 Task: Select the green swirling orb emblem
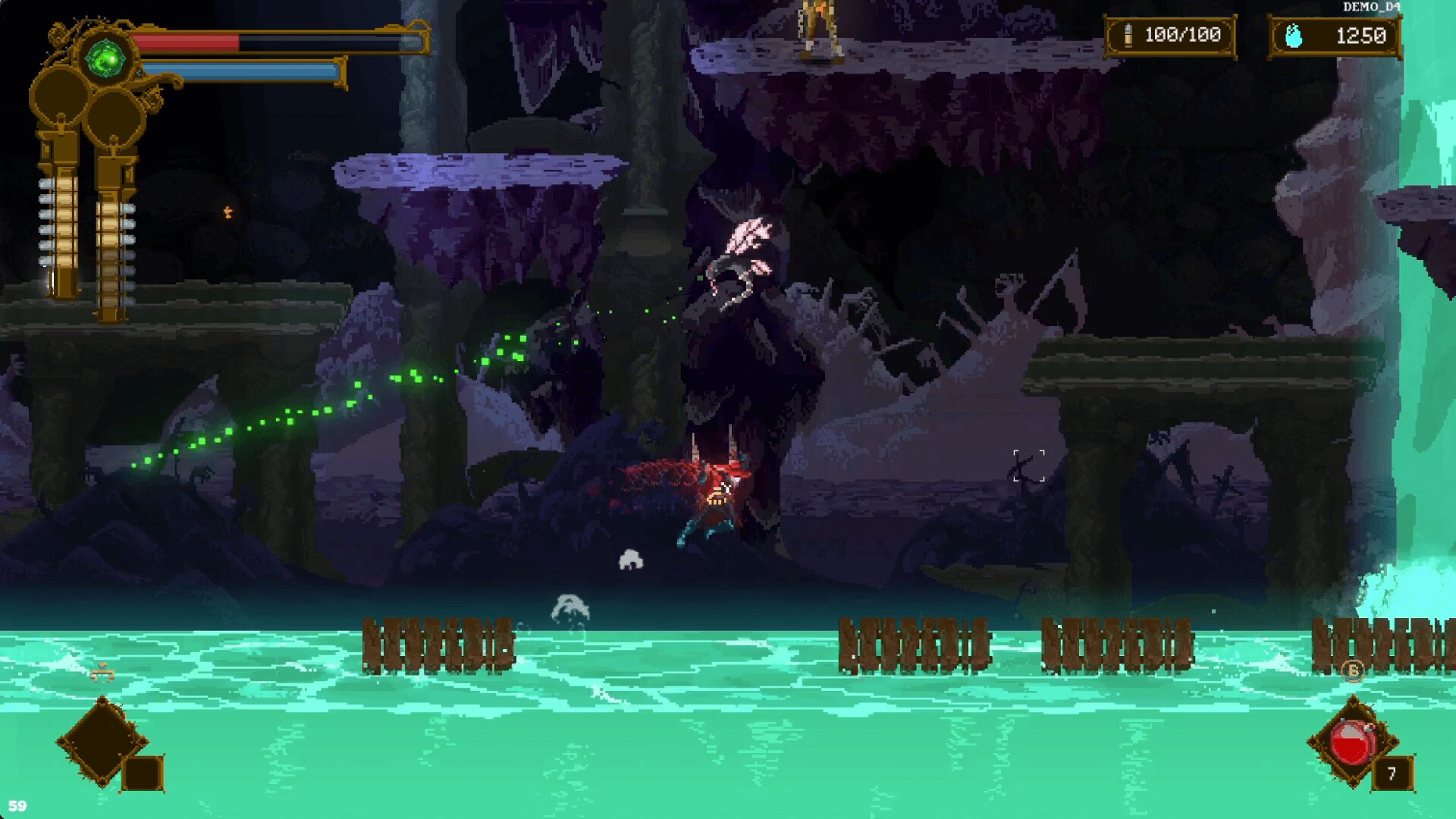click(x=105, y=59)
